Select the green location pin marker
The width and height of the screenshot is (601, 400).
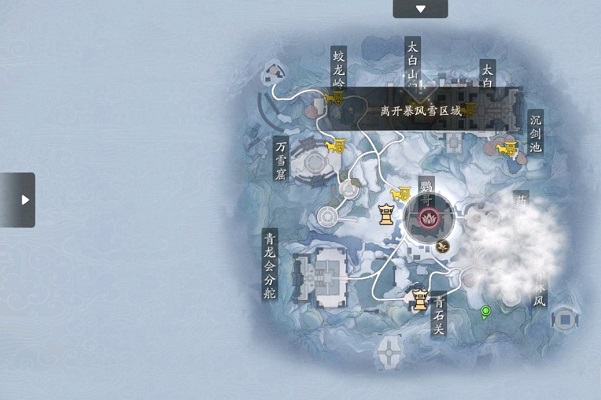pos(487,312)
